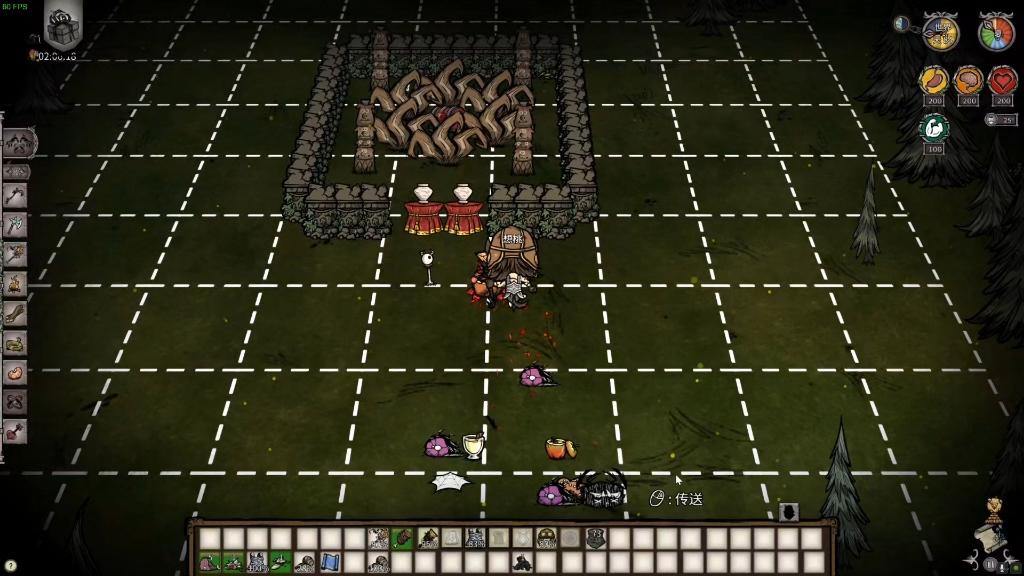Open the gift box icon

[63, 24]
